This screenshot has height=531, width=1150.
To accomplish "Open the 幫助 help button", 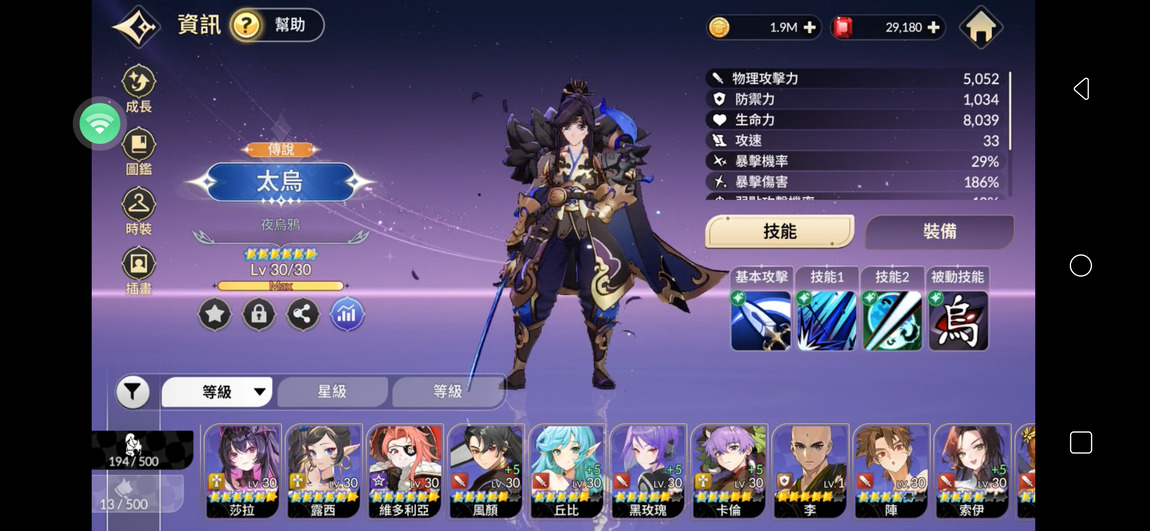I will 277,25.
